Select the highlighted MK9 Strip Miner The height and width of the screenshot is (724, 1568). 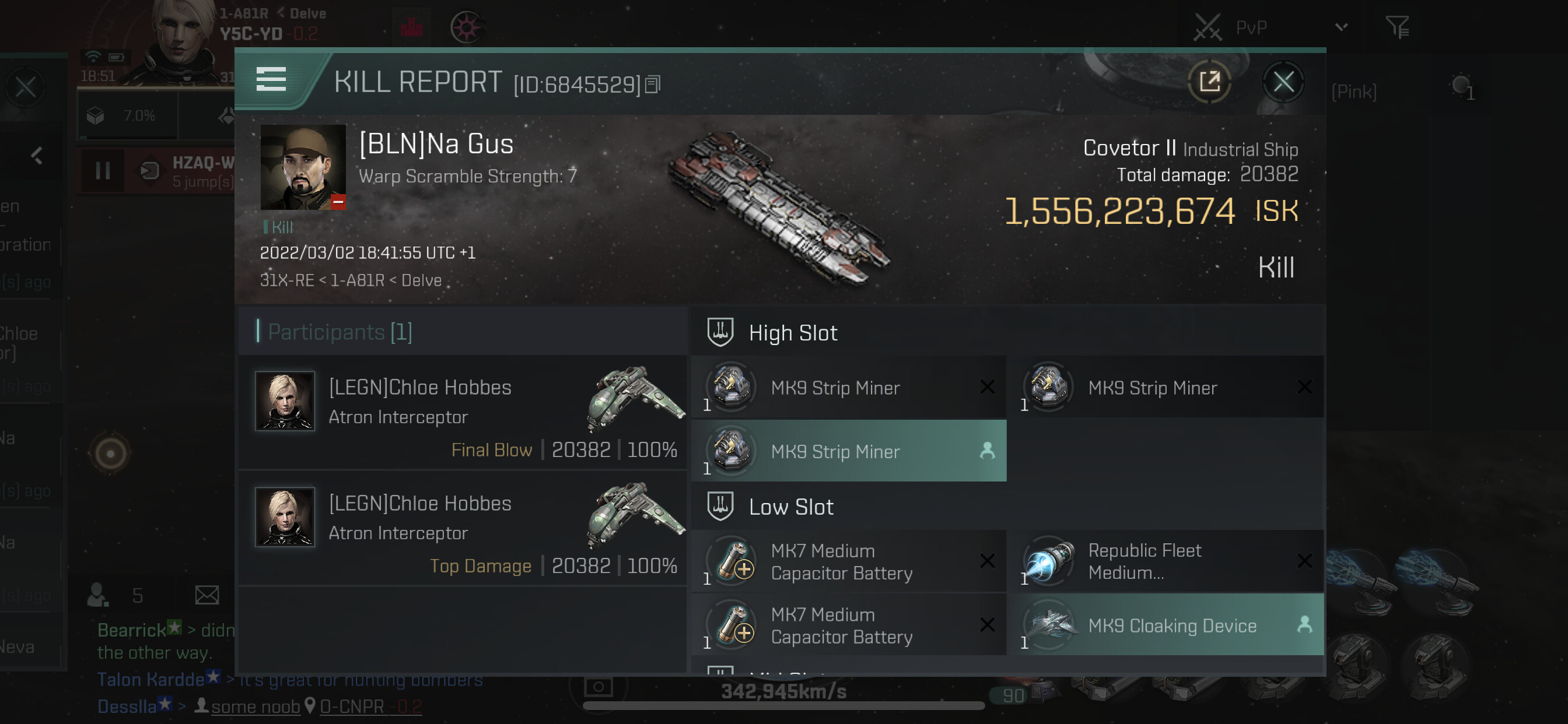click(x=849, y=451)
